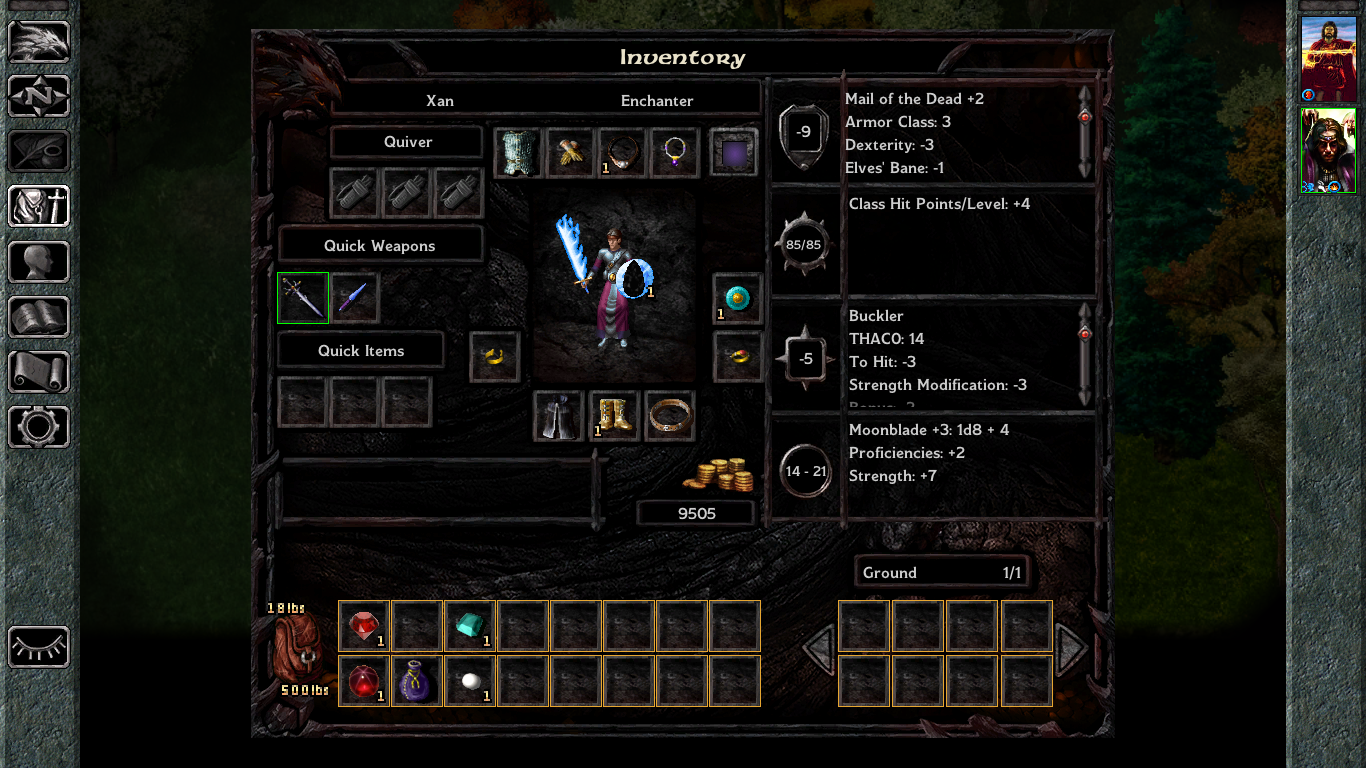Select the Moonblade quick weapon slot
Screen dimensions: 1366x768
(303, 298)
